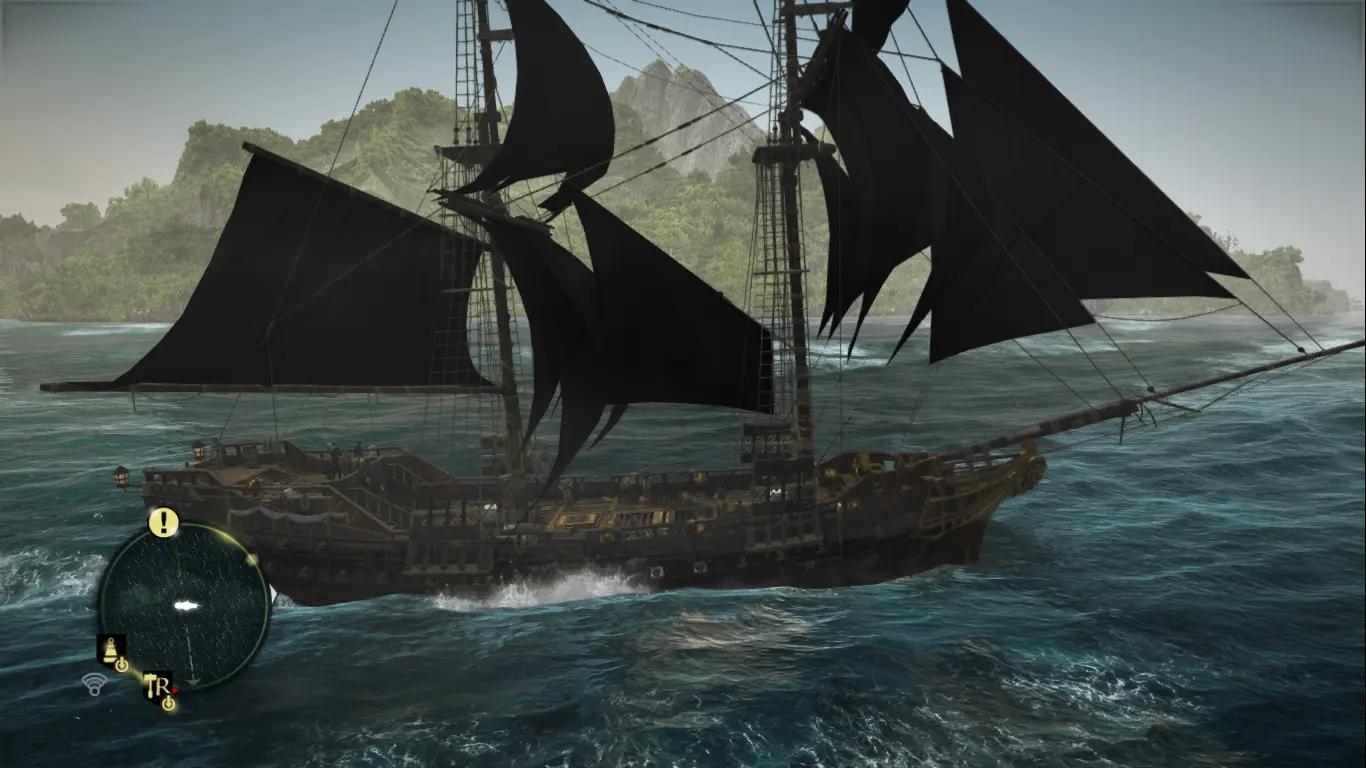Click the grey online connection signal icon
Image resolution: width=1366 pixels, height=768 pixels.
94,684
